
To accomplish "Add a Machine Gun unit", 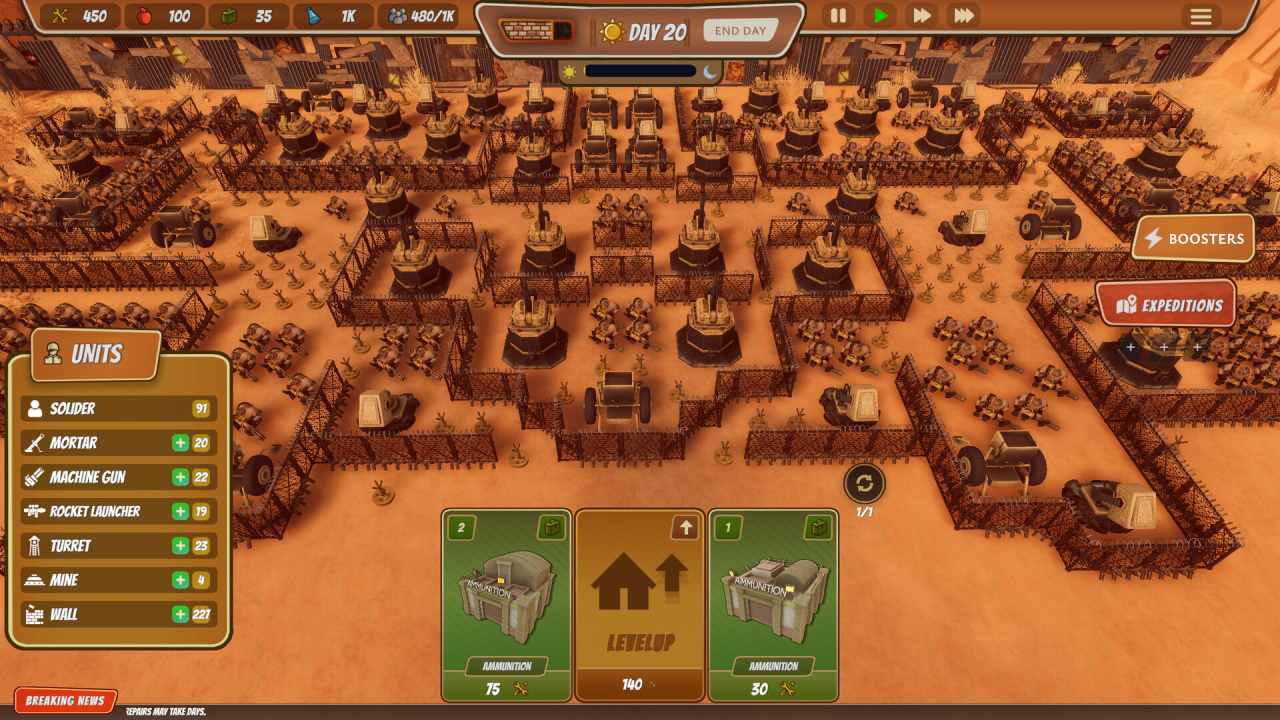I will click(181, 477).
